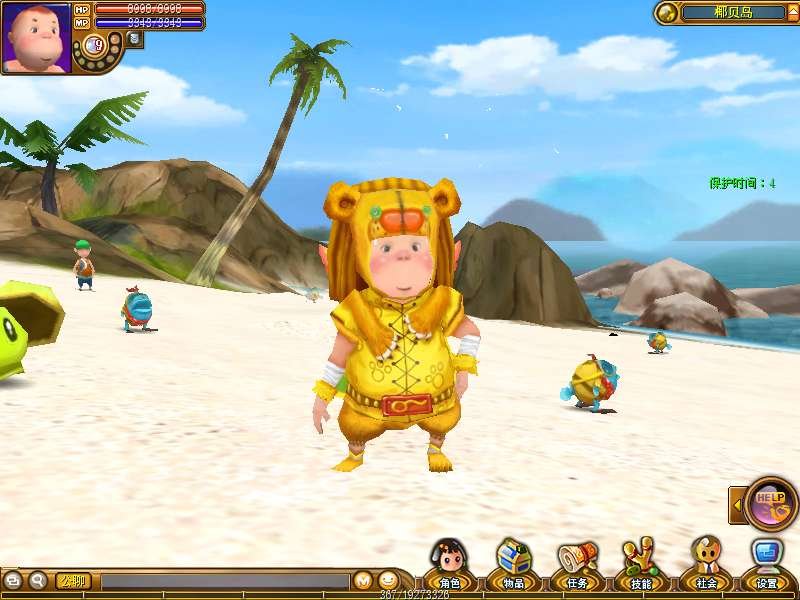Select the 公聊 public chat channel button
800x600 pixels.
pyautogui.click(x=73, y=580)
